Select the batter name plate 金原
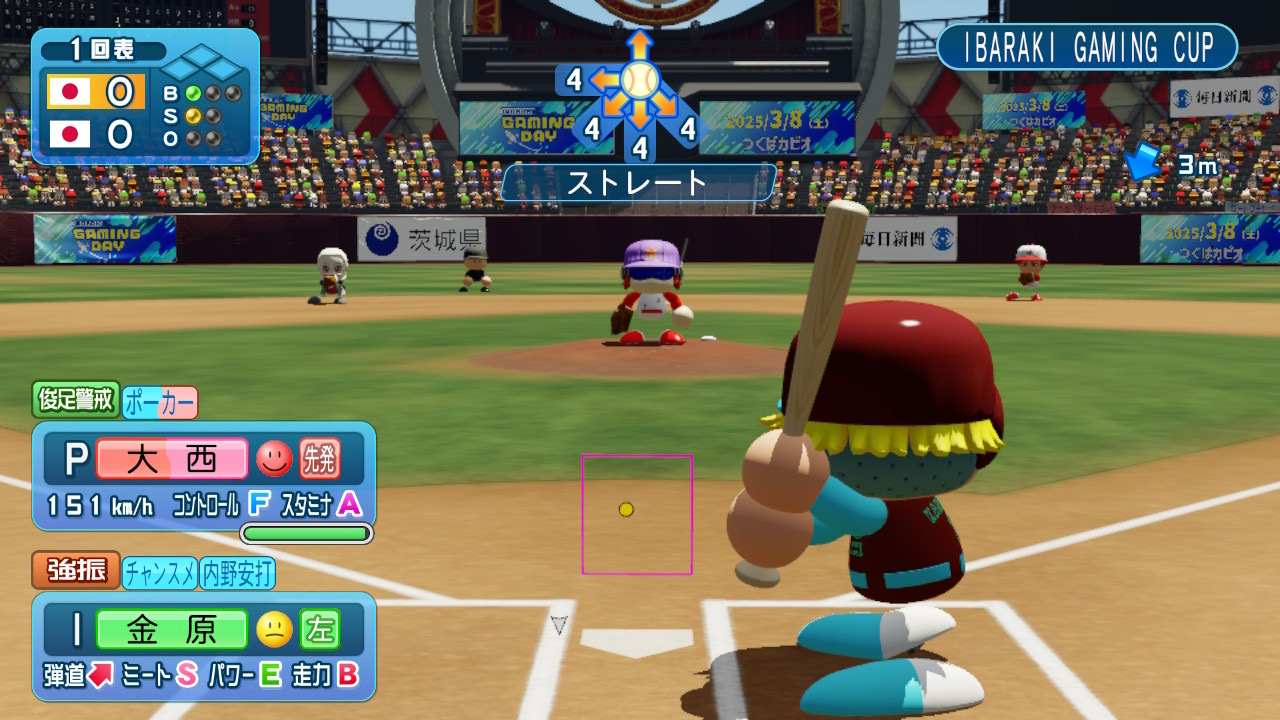1280x720 pixels. click(172, 629)
